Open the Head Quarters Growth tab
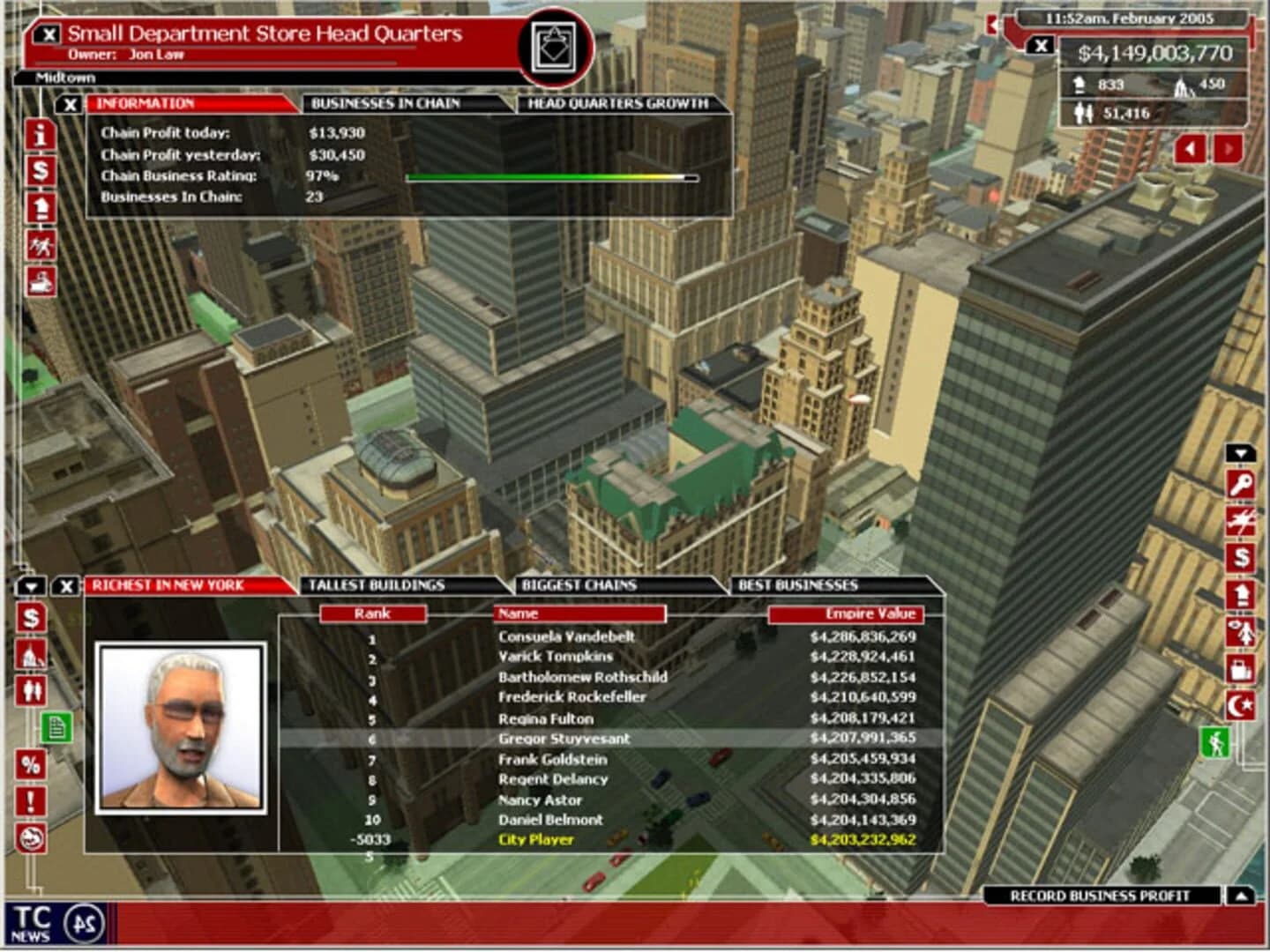This screenshot has width=1270, height=952. [617, 103]
